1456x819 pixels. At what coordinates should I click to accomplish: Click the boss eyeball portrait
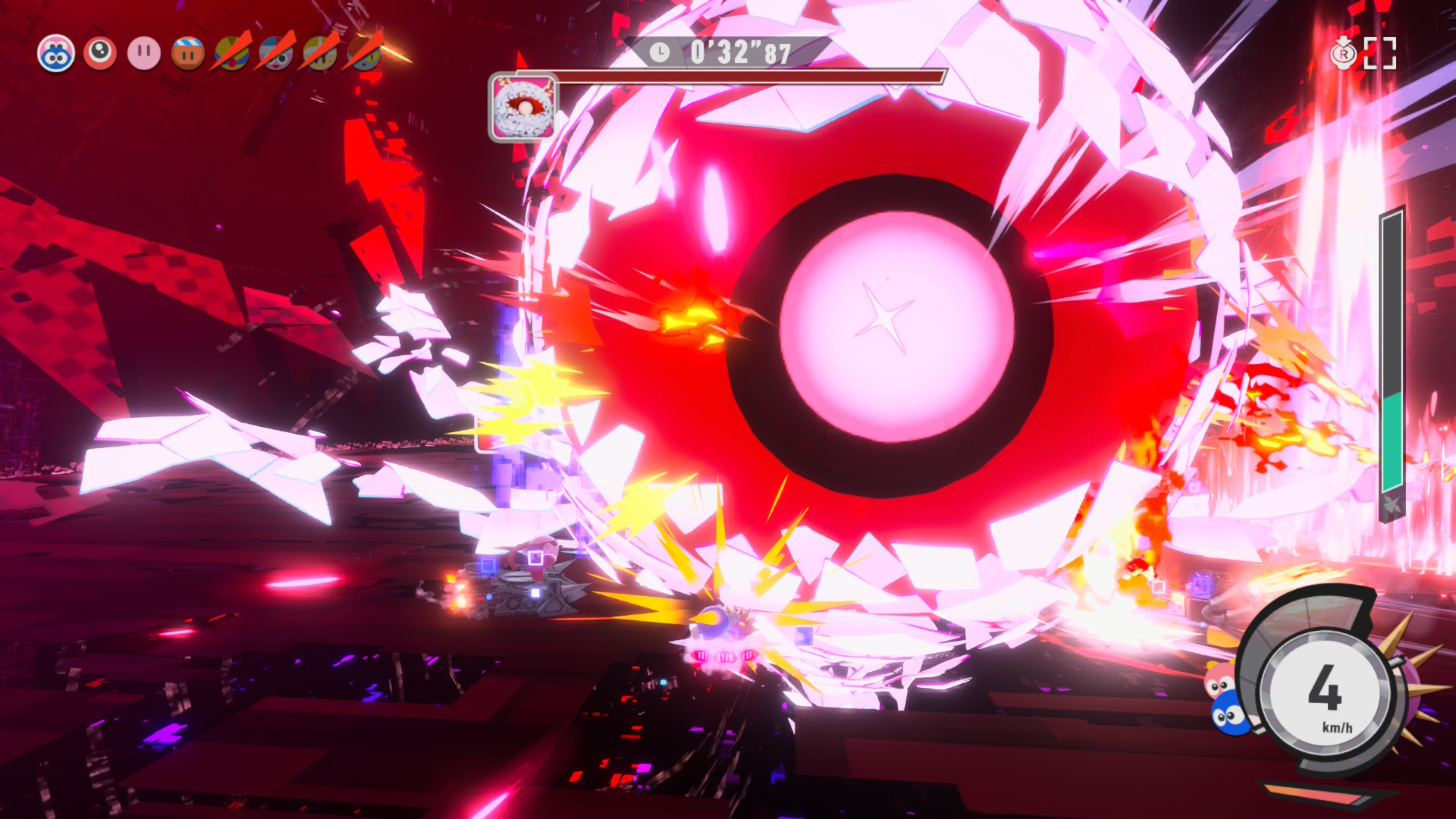coord(522,108)
